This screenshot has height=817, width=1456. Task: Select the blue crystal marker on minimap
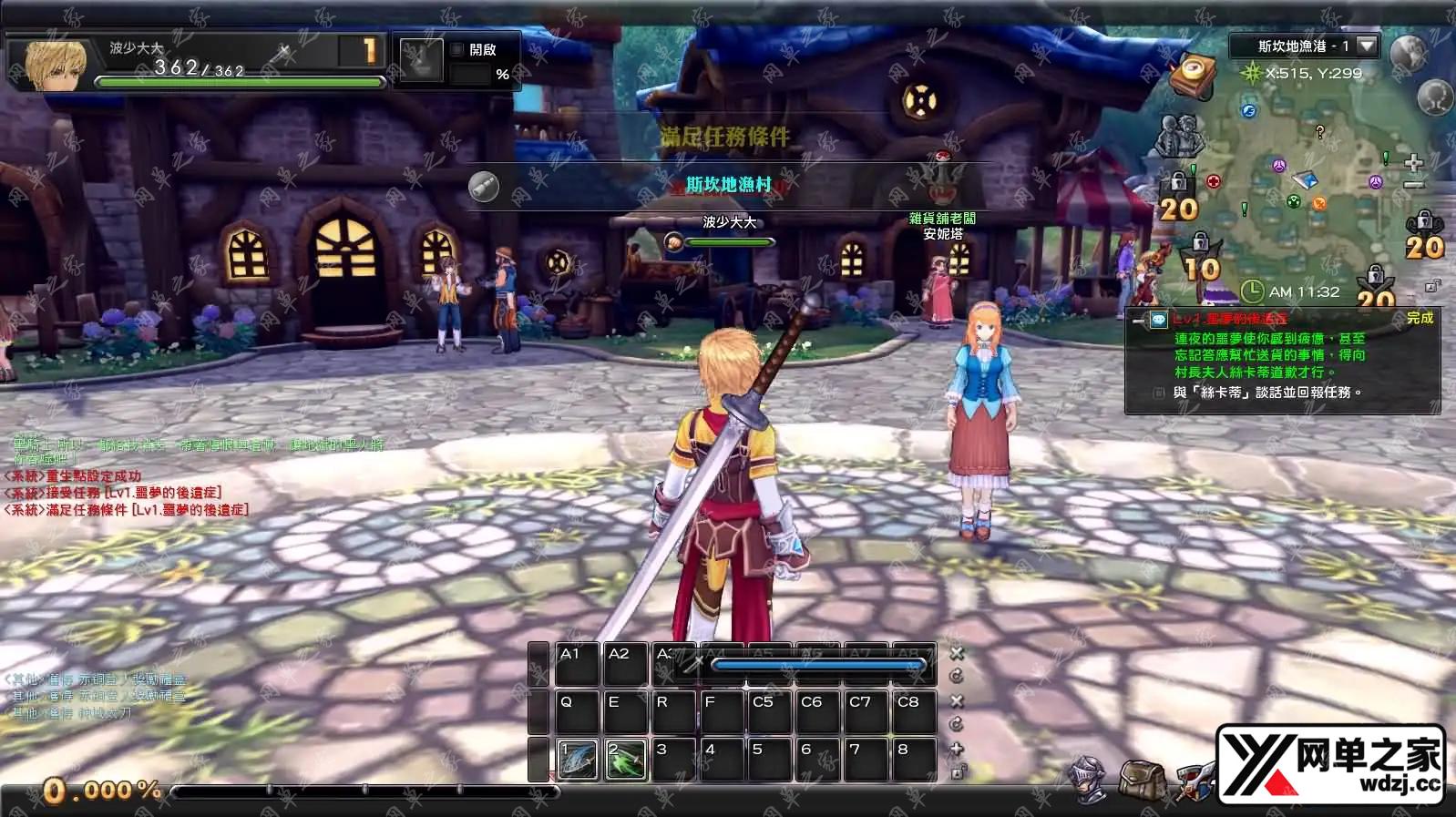click(x=1307, y=179)
